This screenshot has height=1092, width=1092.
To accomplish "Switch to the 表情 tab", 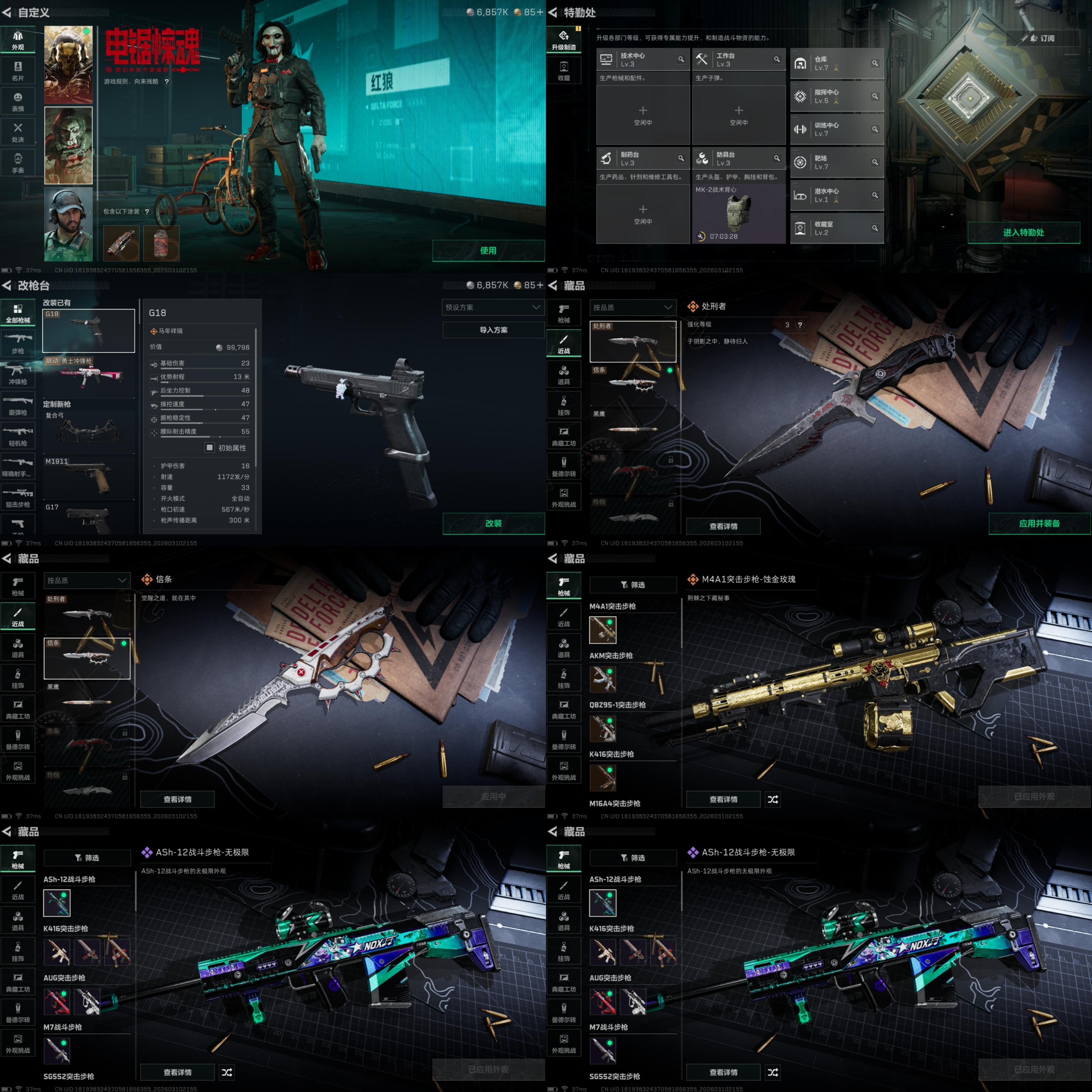I will click(x=18, y=102).
